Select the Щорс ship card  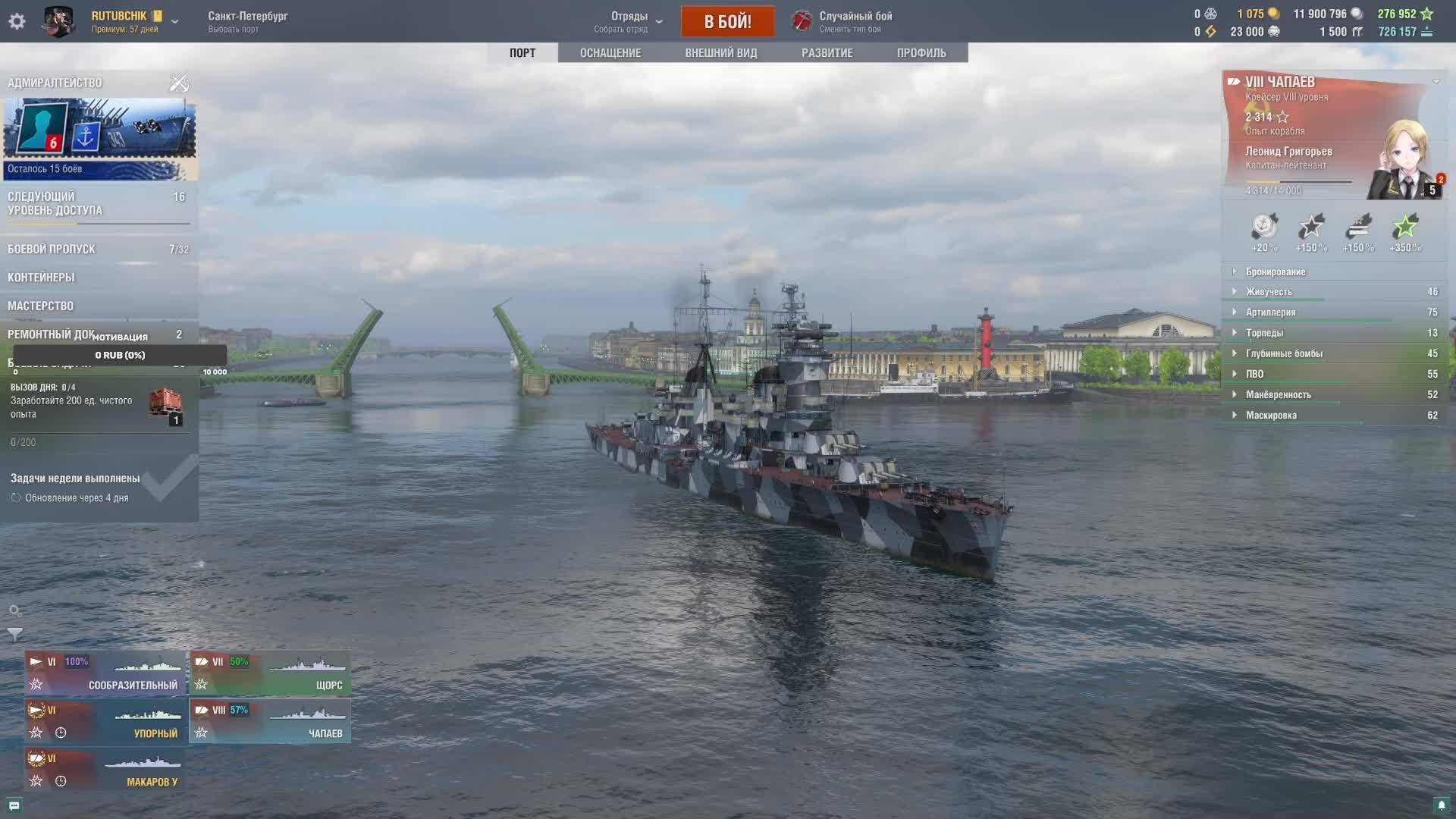(270, 673)
